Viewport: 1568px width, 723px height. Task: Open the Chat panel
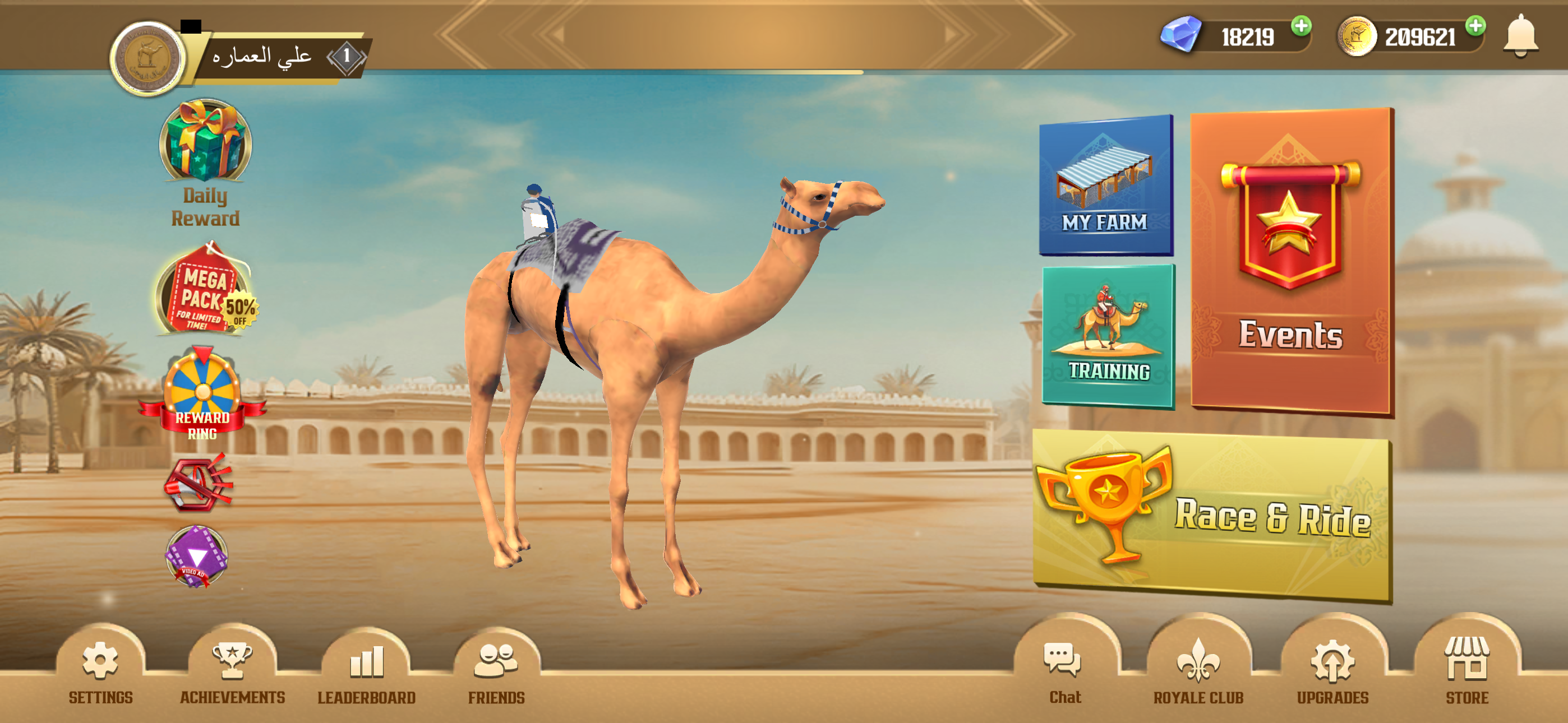pyautogui.click(x=1064, y=669)
